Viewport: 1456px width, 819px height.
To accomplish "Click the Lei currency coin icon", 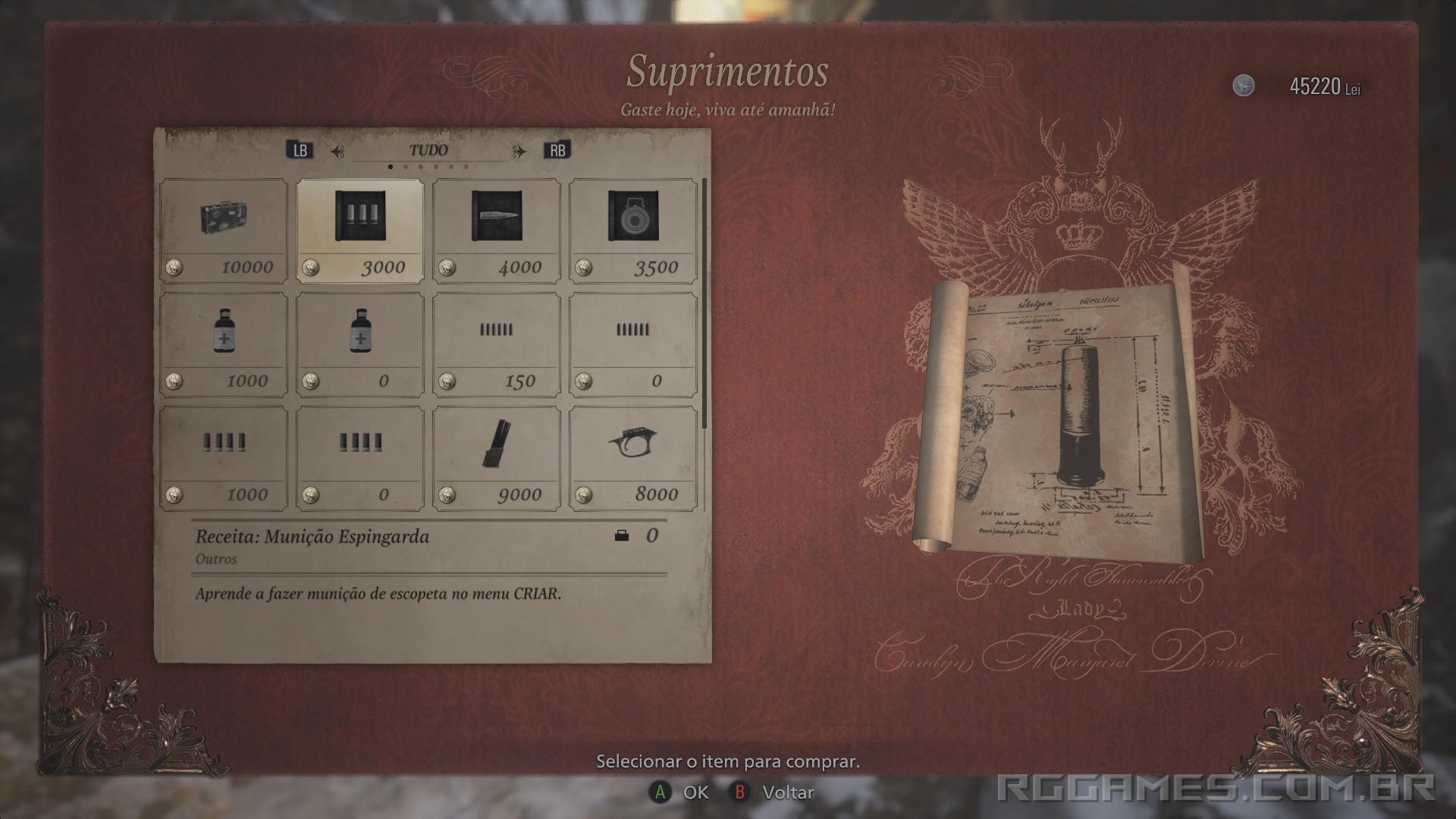I will [1244, 86].
